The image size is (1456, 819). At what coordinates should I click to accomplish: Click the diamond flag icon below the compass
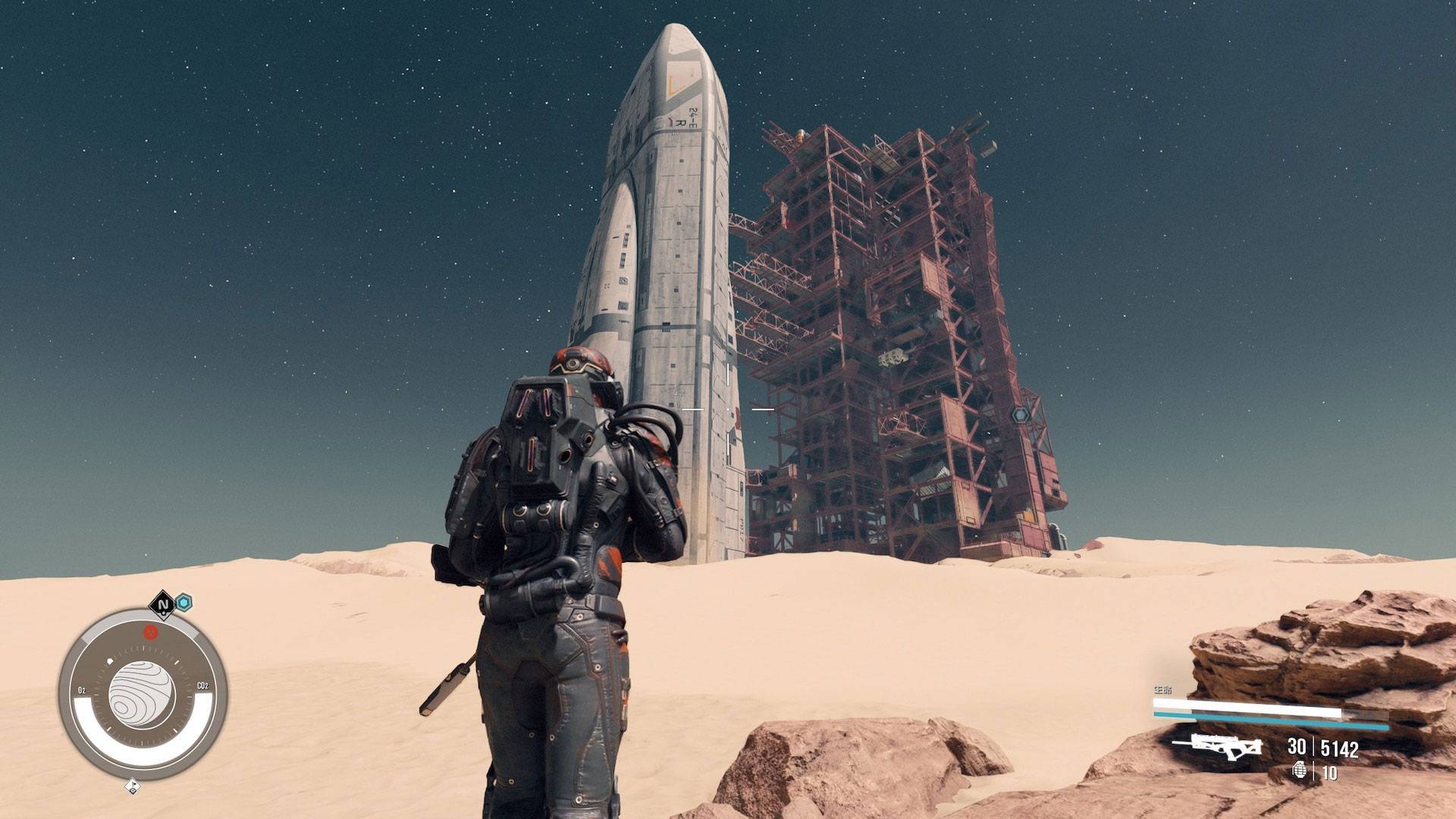click(x=133, y=786)
